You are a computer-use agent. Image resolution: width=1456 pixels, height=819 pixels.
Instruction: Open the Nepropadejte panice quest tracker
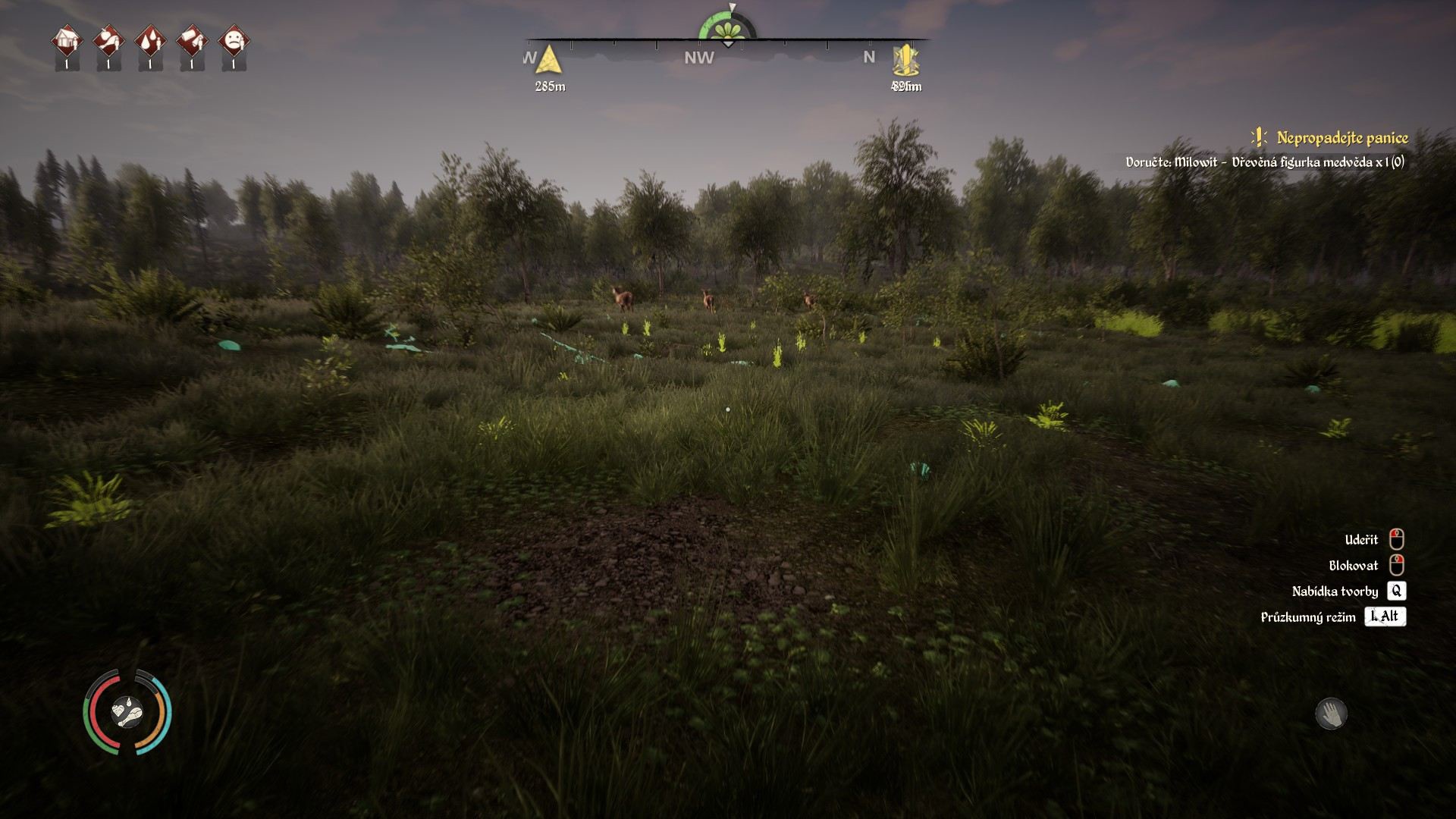click(1341, 138)
